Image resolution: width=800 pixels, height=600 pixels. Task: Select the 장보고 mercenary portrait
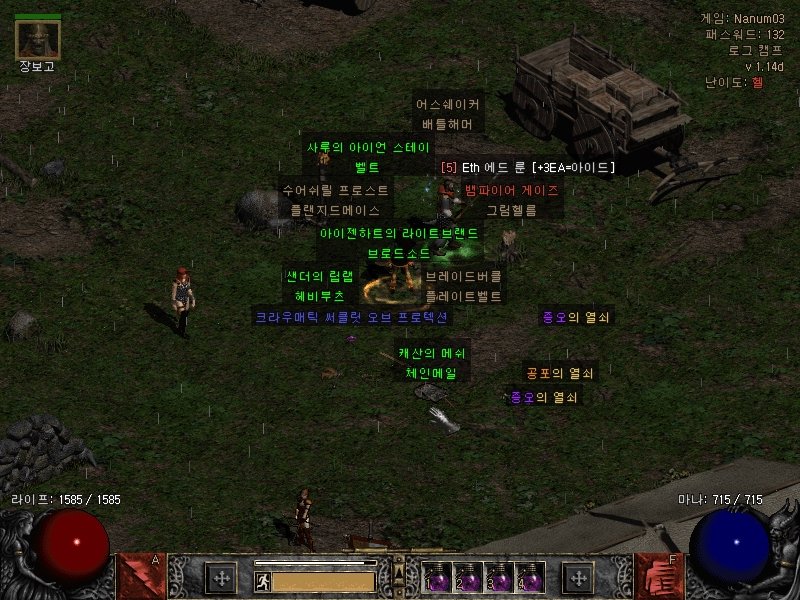point(38,39)
